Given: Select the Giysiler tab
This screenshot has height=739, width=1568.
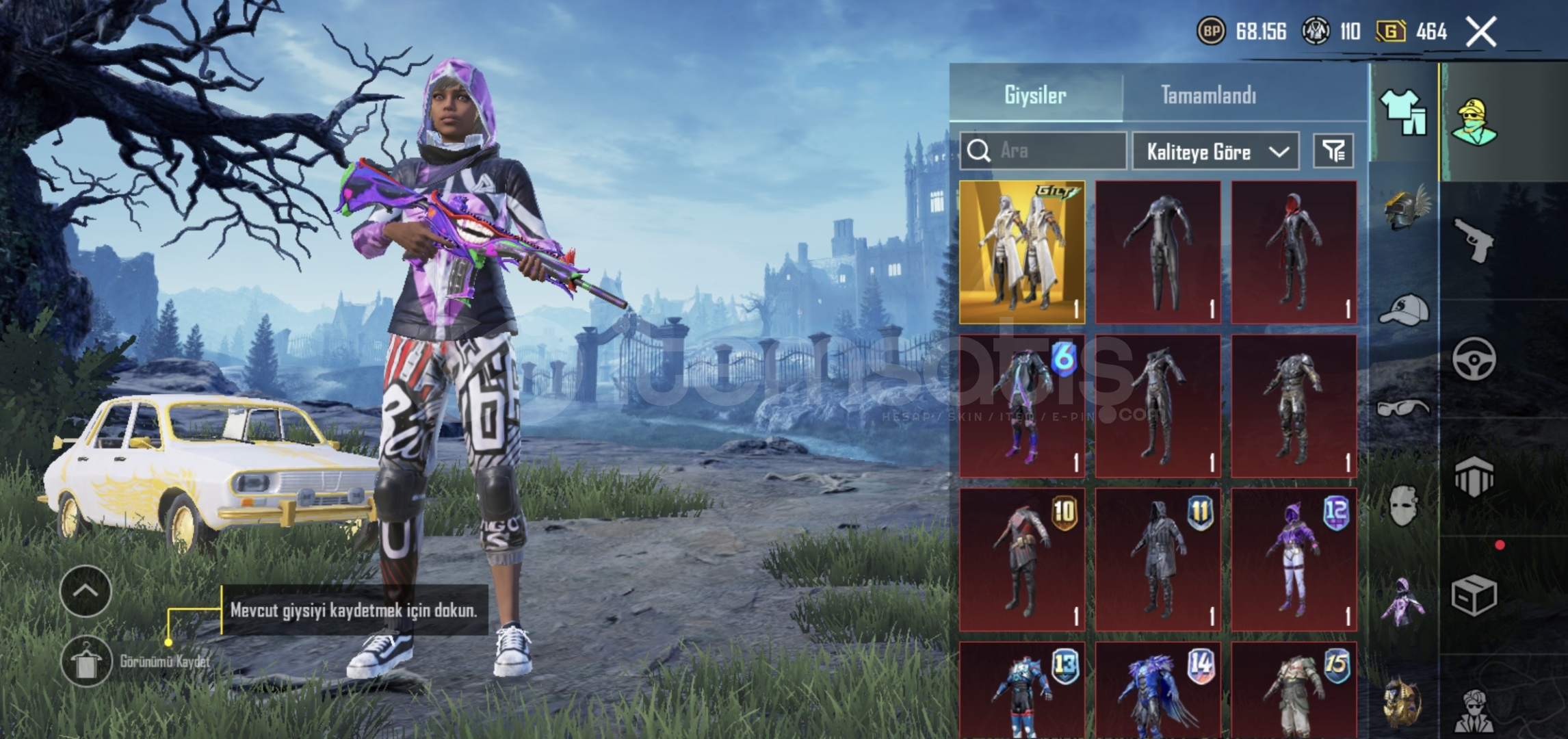Looking at the screenshot, I should [x=1035, y=95].
